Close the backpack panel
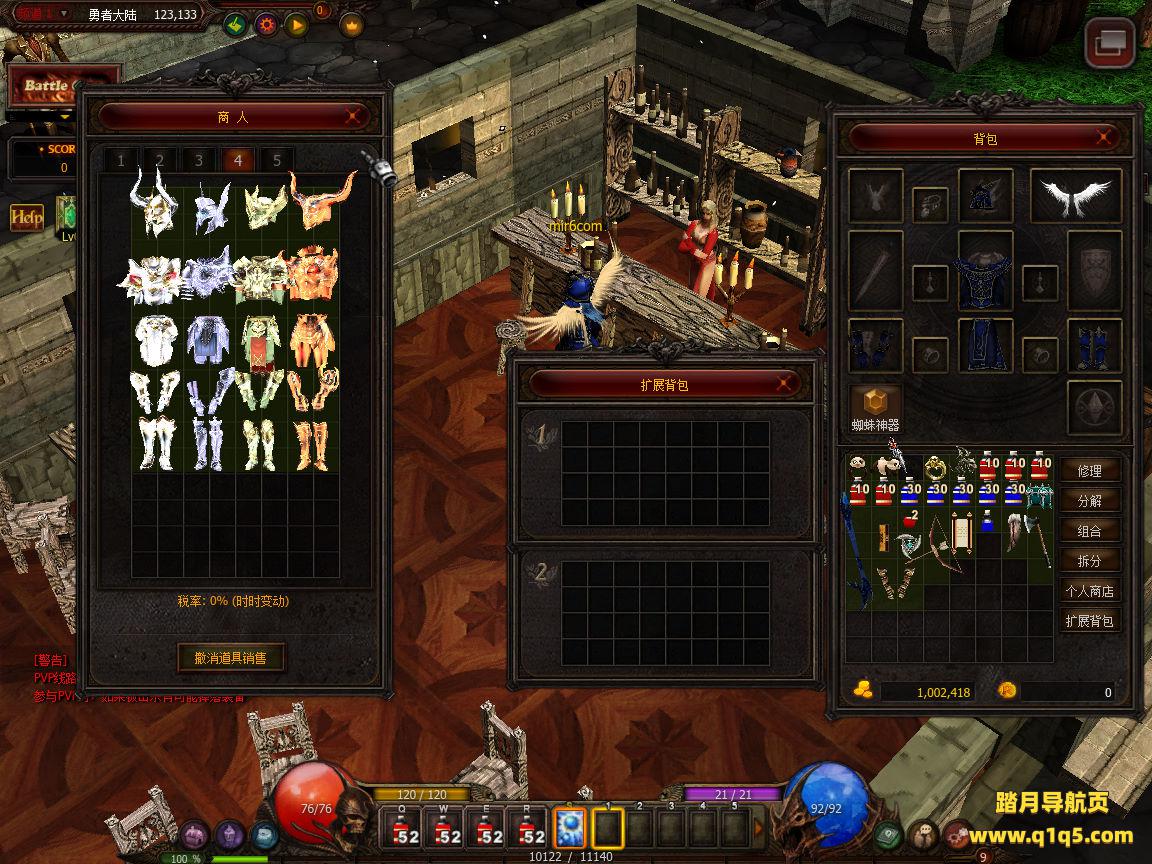The image size is (1152, 864). click(1104, 138)
